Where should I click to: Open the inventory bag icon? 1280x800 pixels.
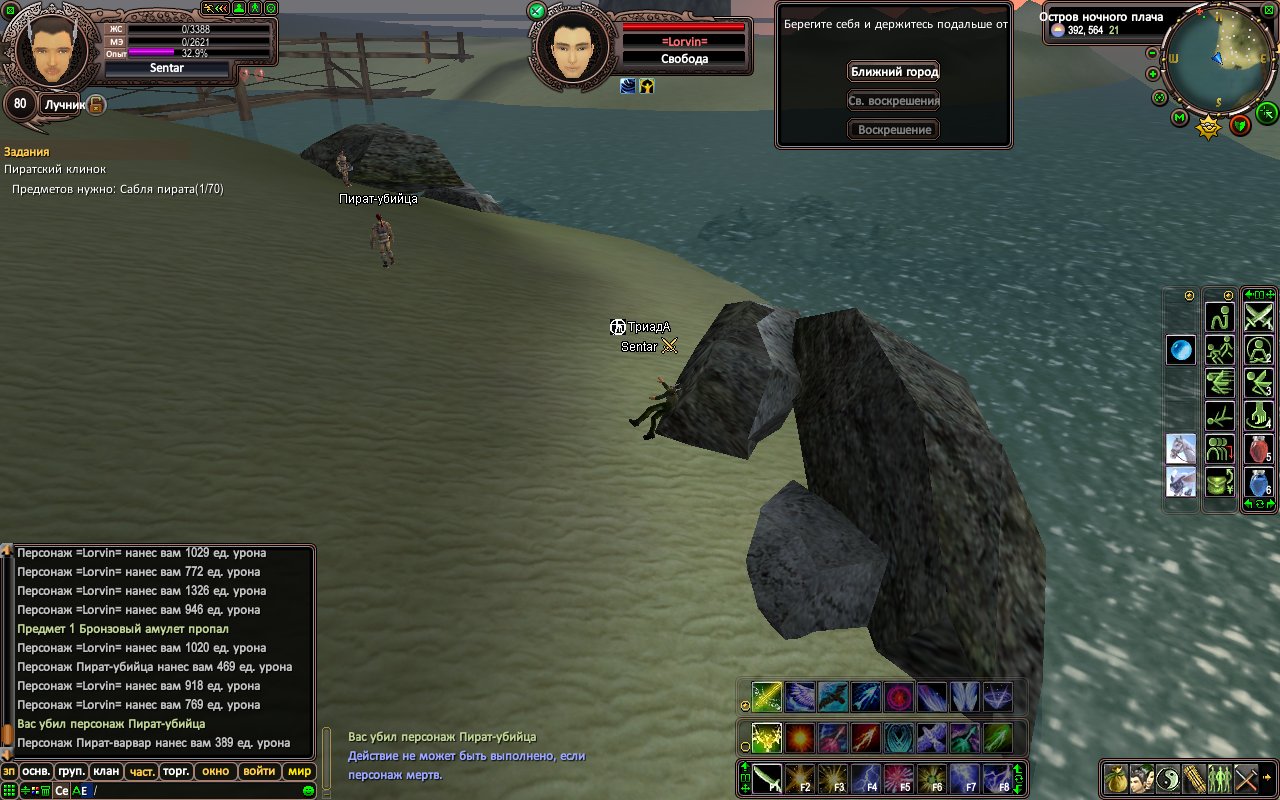(x=1115, y=777)
